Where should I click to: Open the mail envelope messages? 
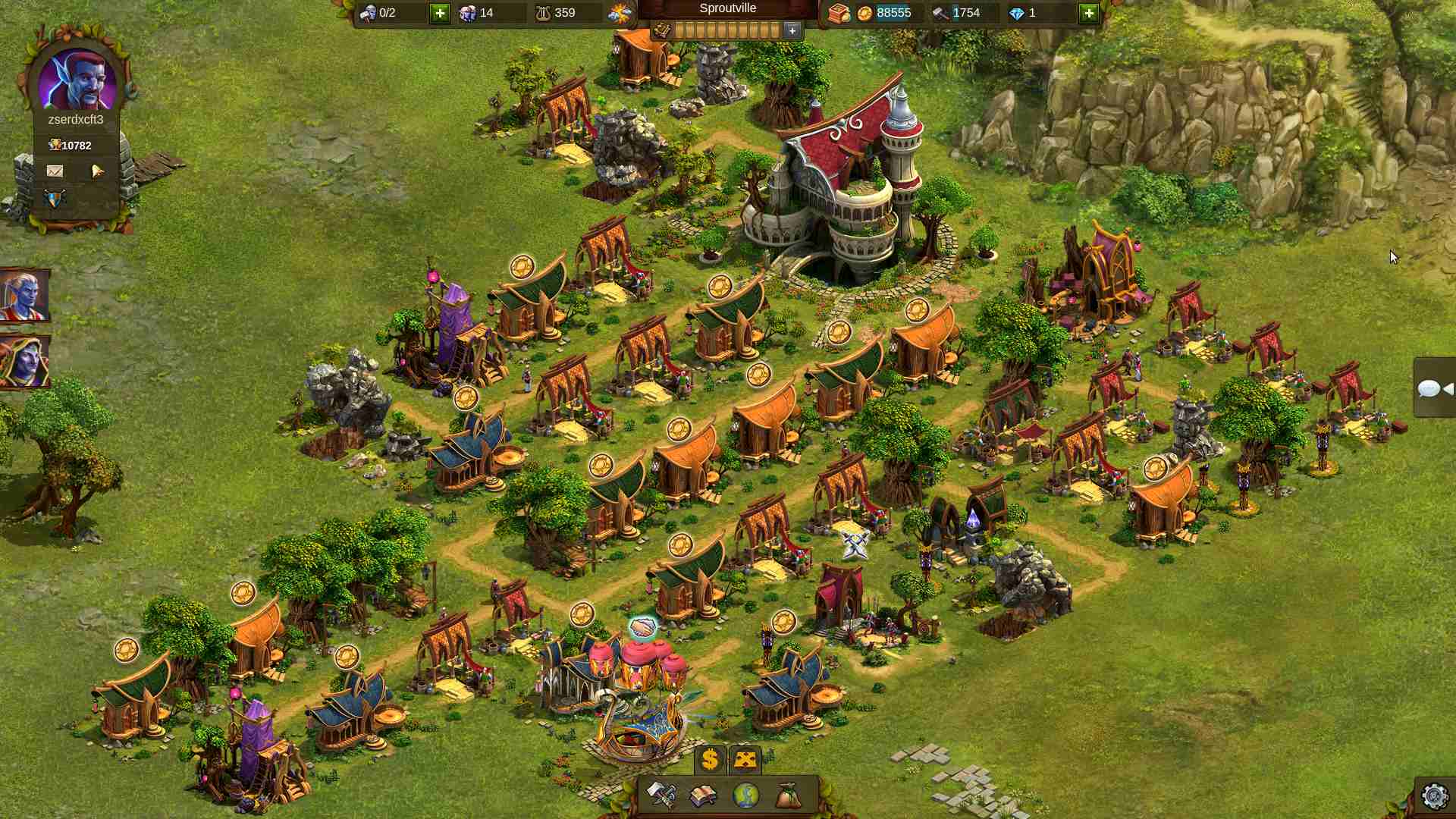point(55,171)
